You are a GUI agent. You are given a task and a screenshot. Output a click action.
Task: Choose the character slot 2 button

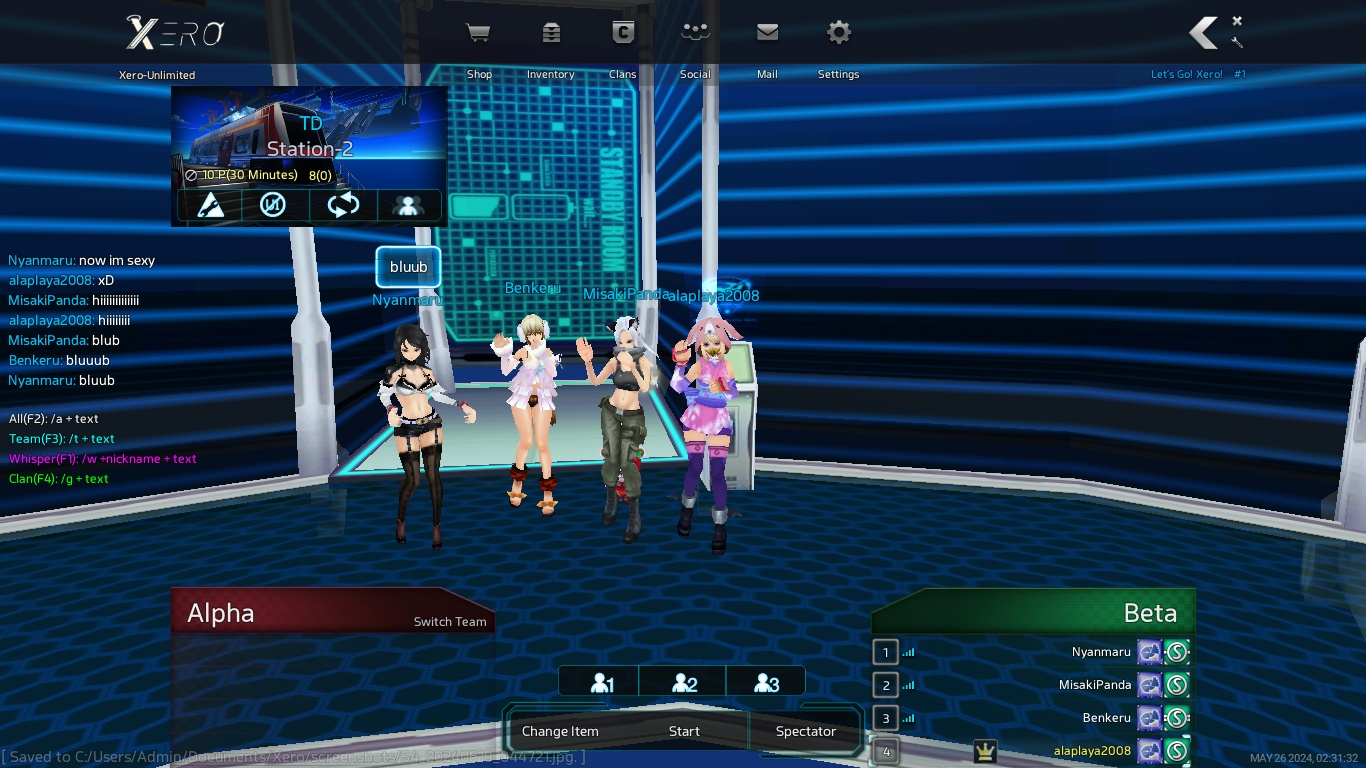(x=684, y=683)
